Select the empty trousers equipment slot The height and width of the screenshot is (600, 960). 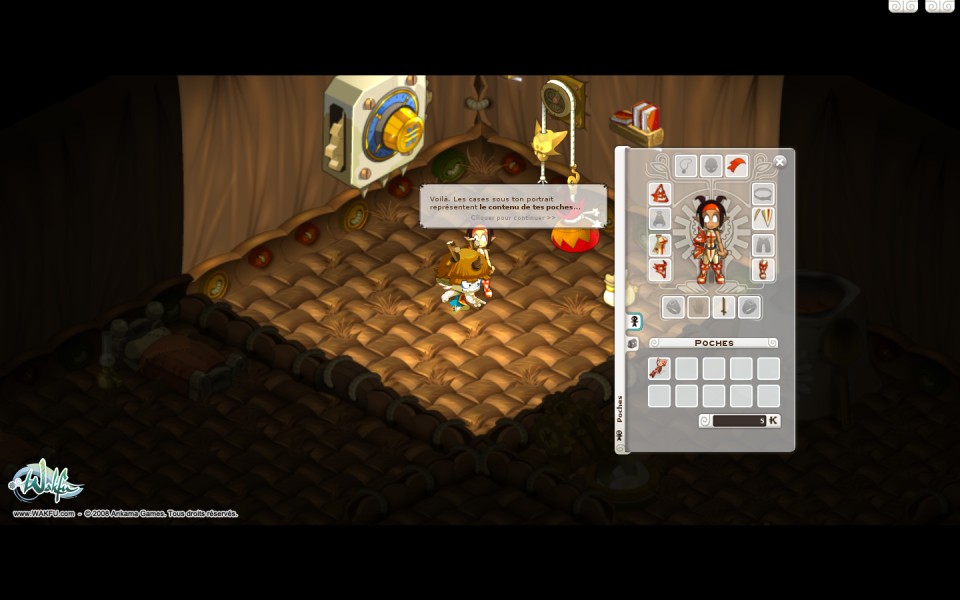[x=763, y=245]
